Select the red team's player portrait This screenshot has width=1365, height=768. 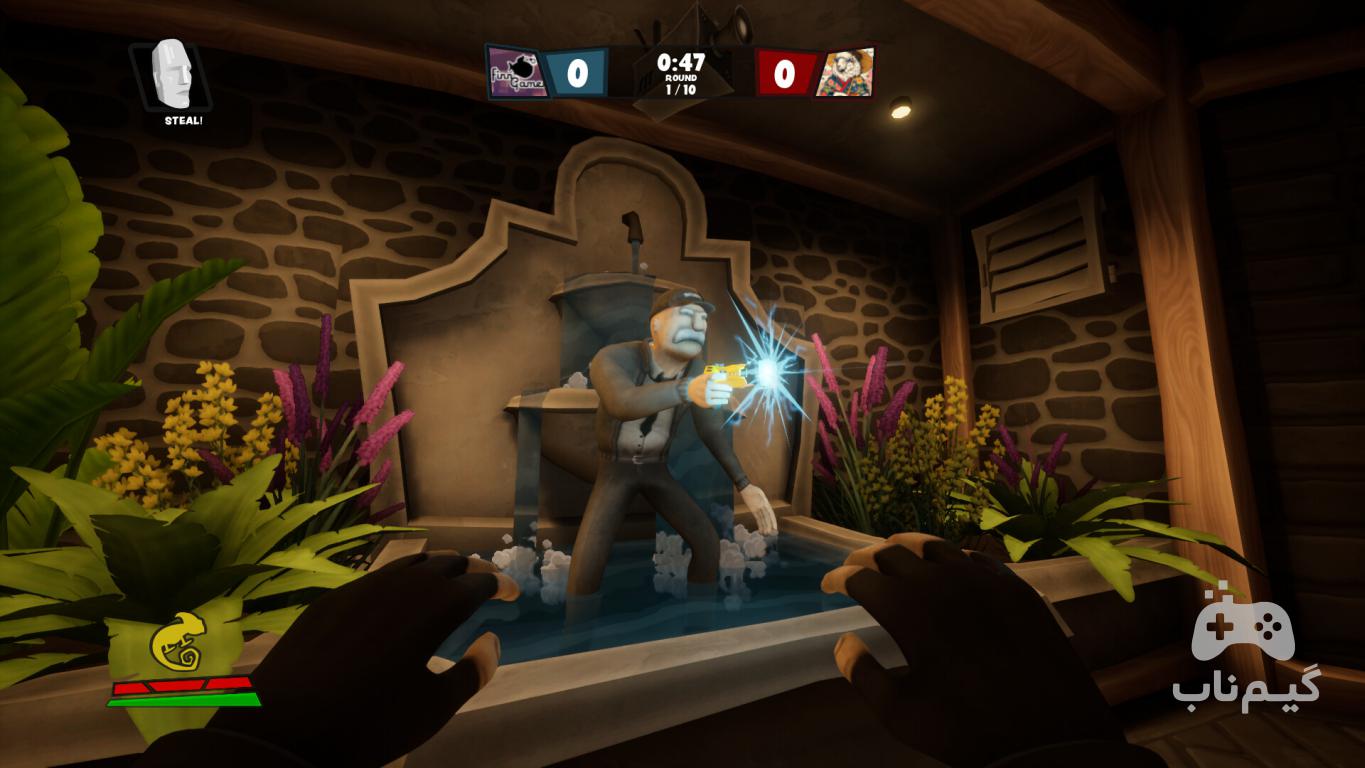(x=845, y=73)
